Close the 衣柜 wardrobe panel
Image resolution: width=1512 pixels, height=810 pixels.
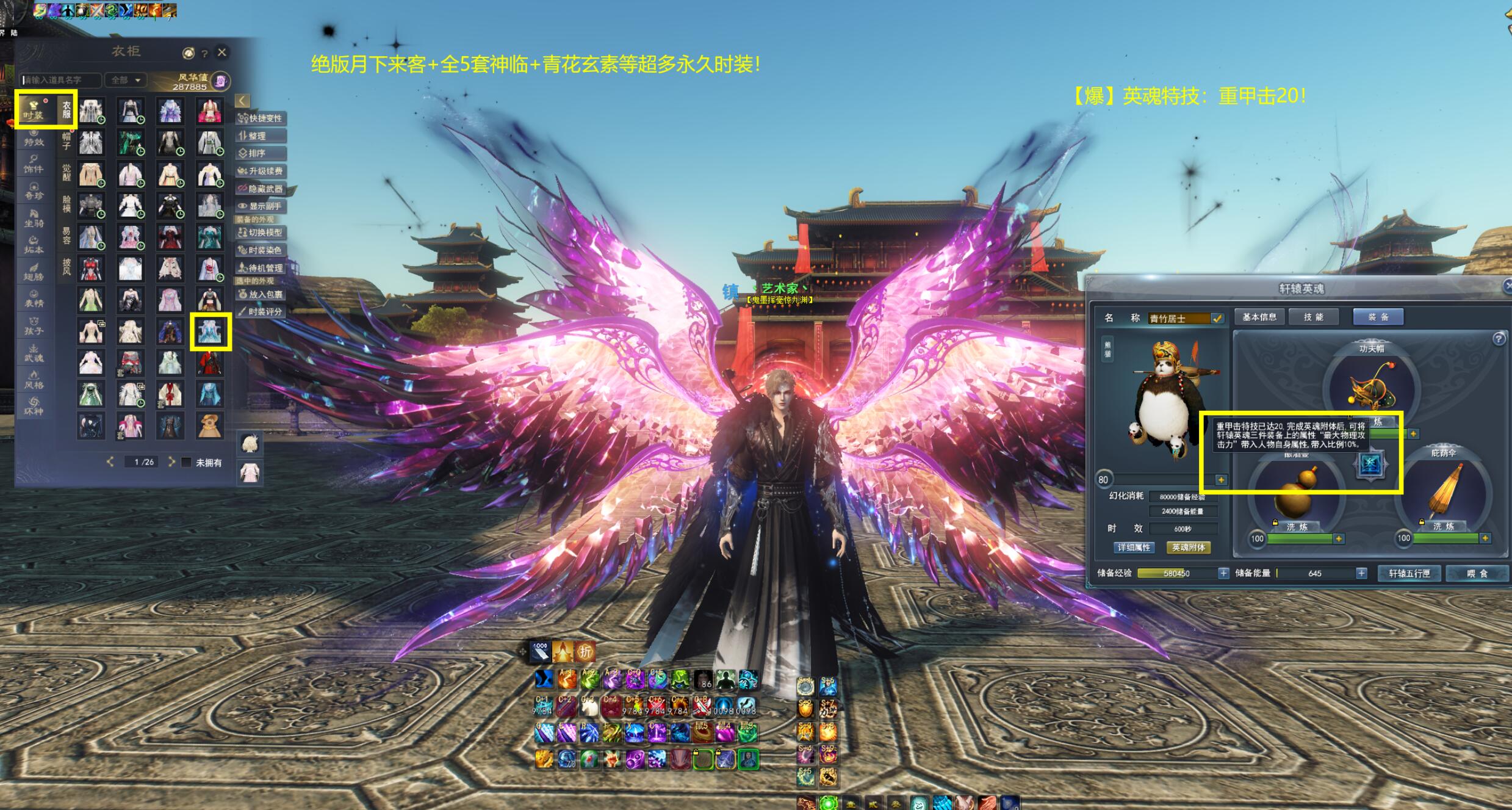[222, 52]
